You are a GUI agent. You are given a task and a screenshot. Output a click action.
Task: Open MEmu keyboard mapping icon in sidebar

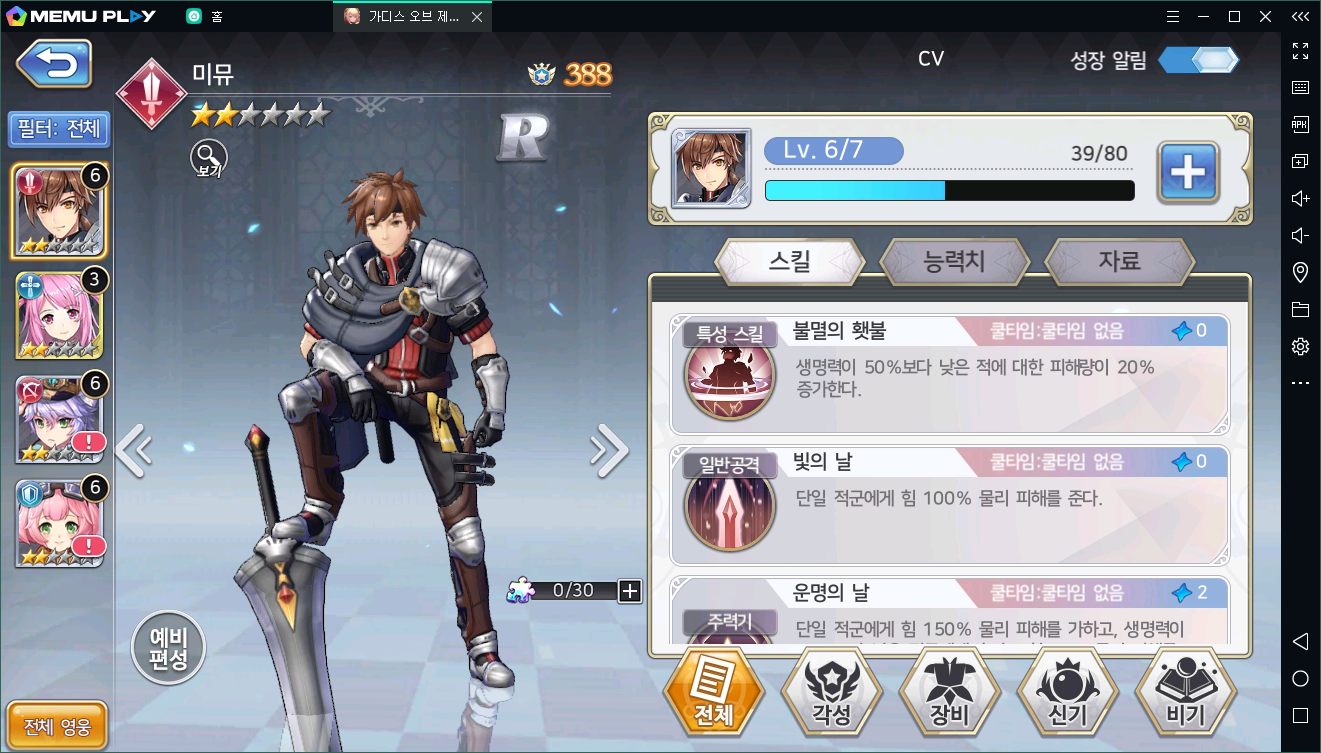1299,87
